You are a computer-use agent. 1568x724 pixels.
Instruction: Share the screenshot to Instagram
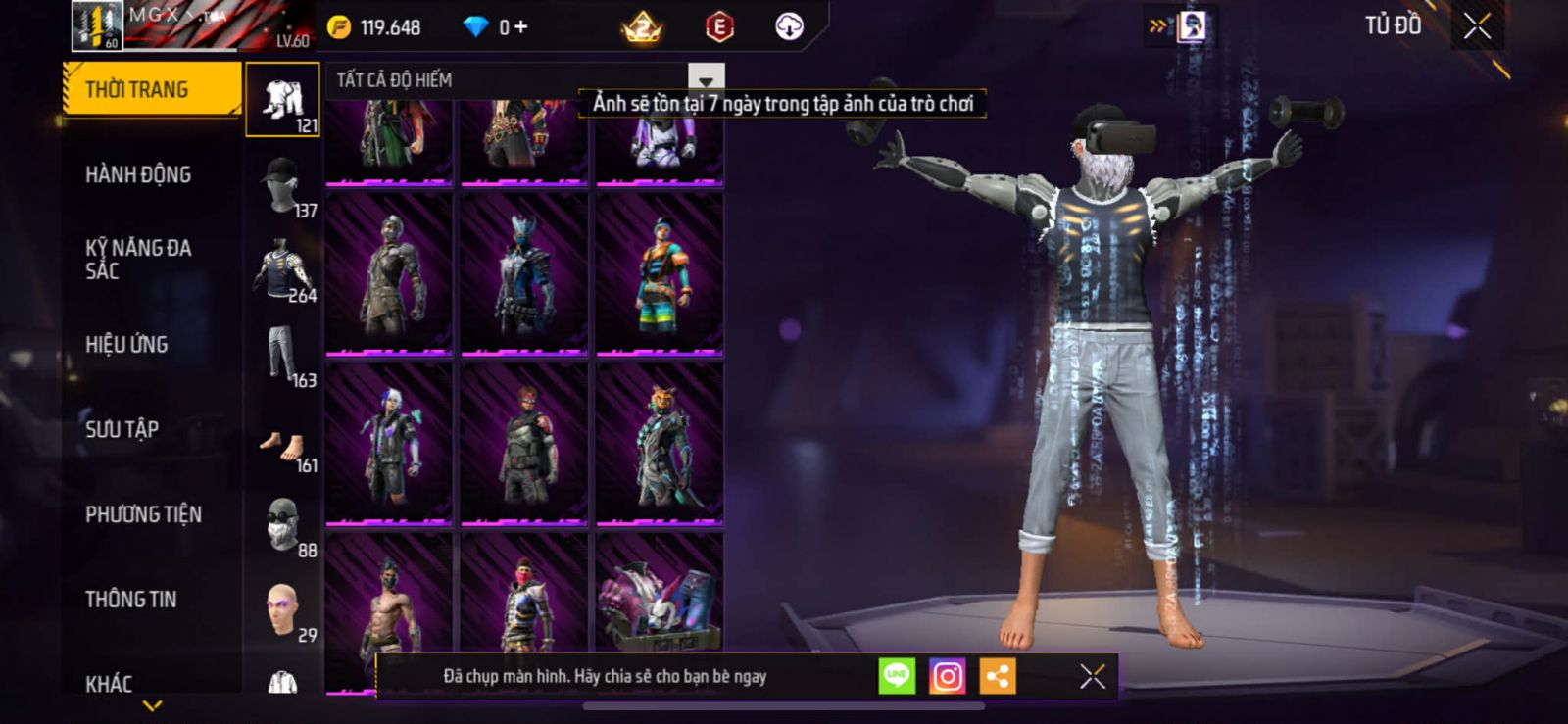click(947, 676)
